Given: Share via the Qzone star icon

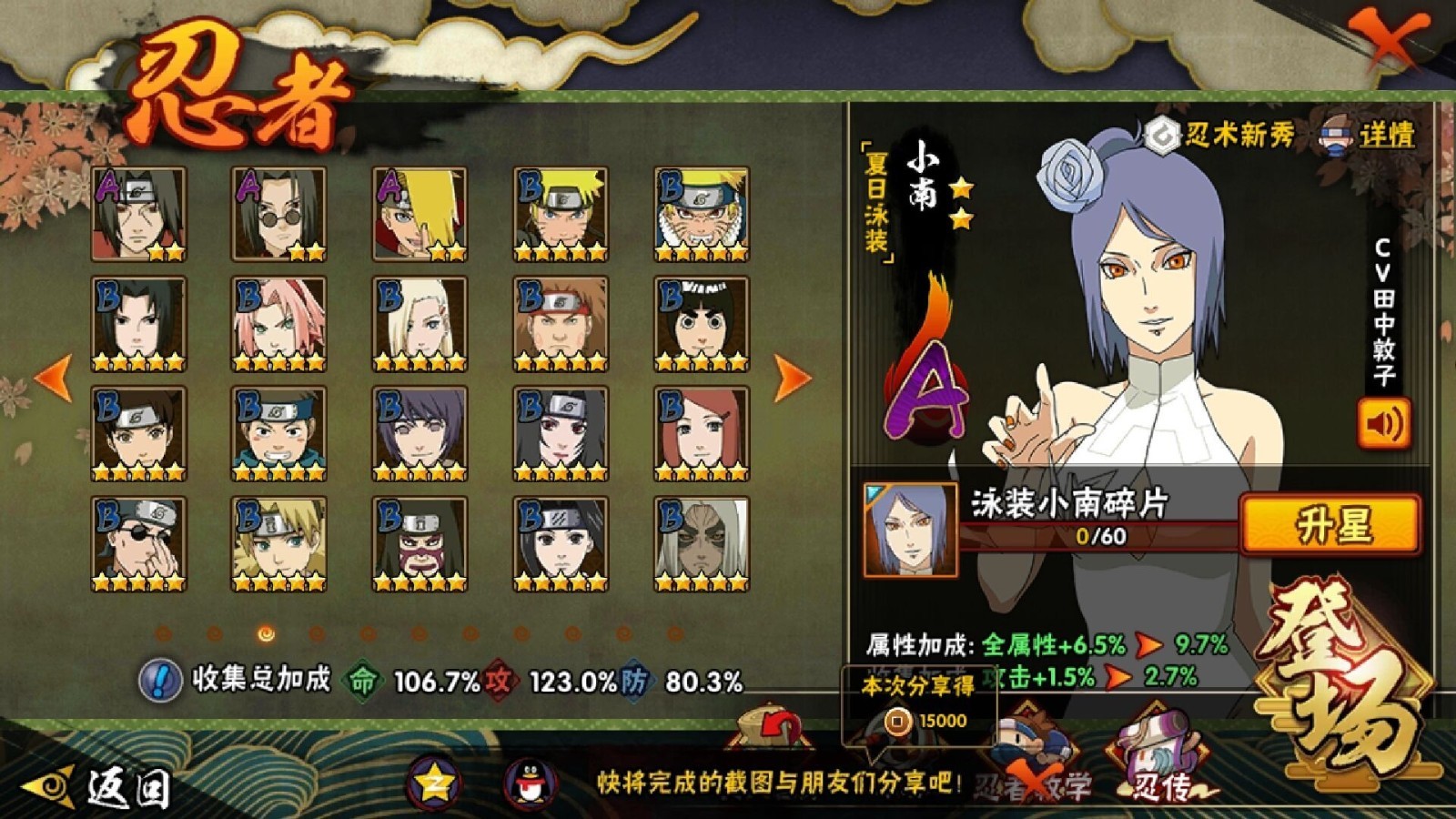Looking at the screenshot, I should click(x=433, y=783).
